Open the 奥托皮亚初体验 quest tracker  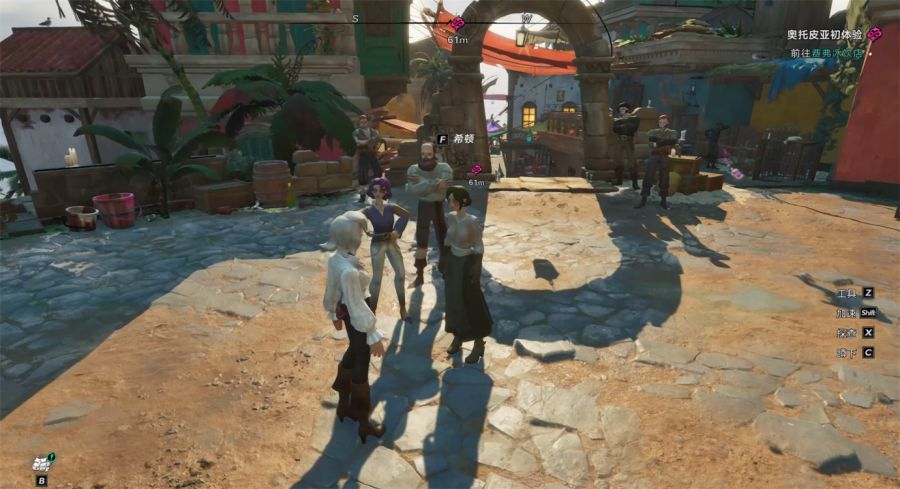click(824, 34)
